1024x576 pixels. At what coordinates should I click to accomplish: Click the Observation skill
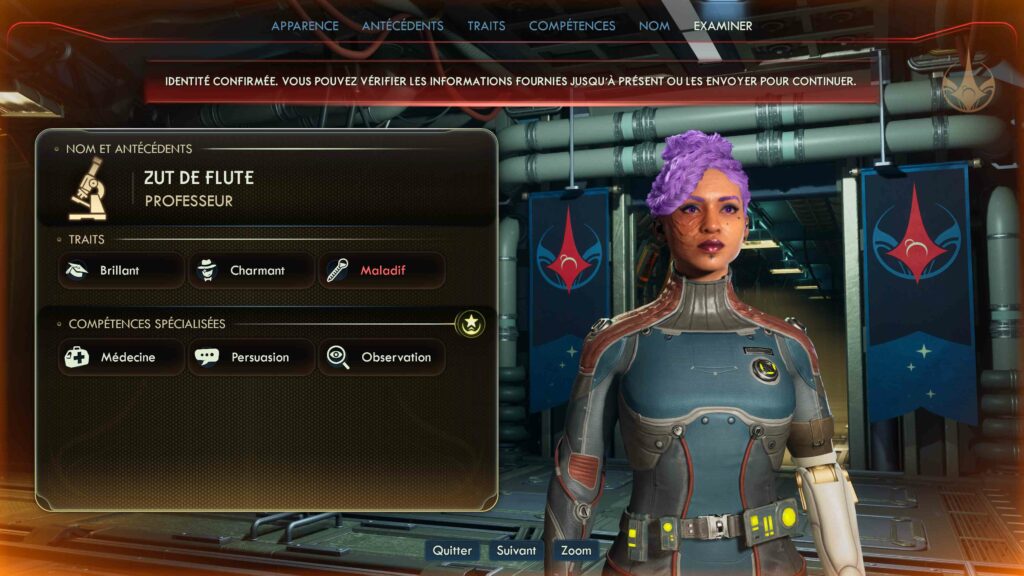tap(381, 357)
